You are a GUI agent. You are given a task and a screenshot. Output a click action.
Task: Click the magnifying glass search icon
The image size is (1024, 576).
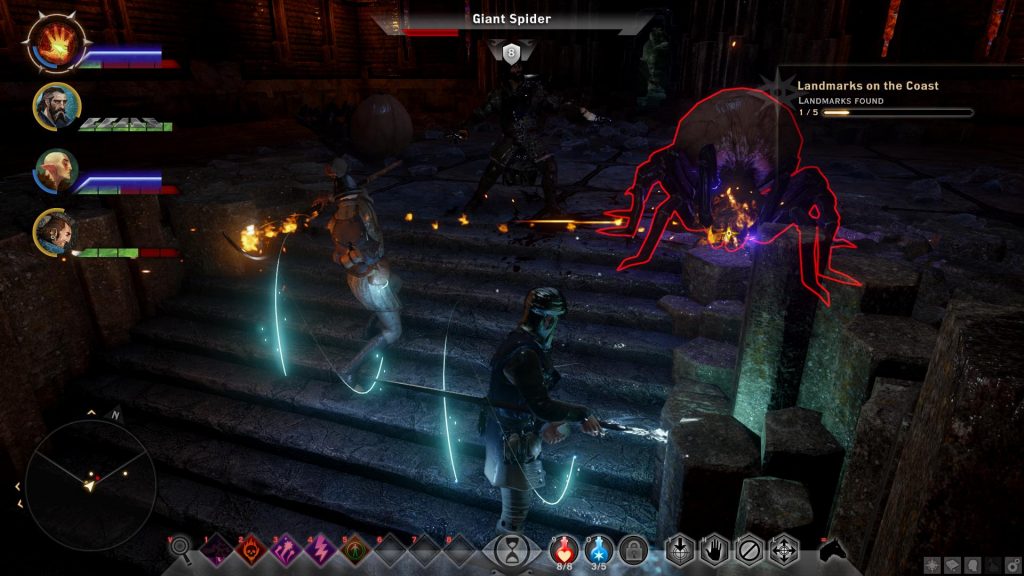pyautogui.click(x=181, y=548)
